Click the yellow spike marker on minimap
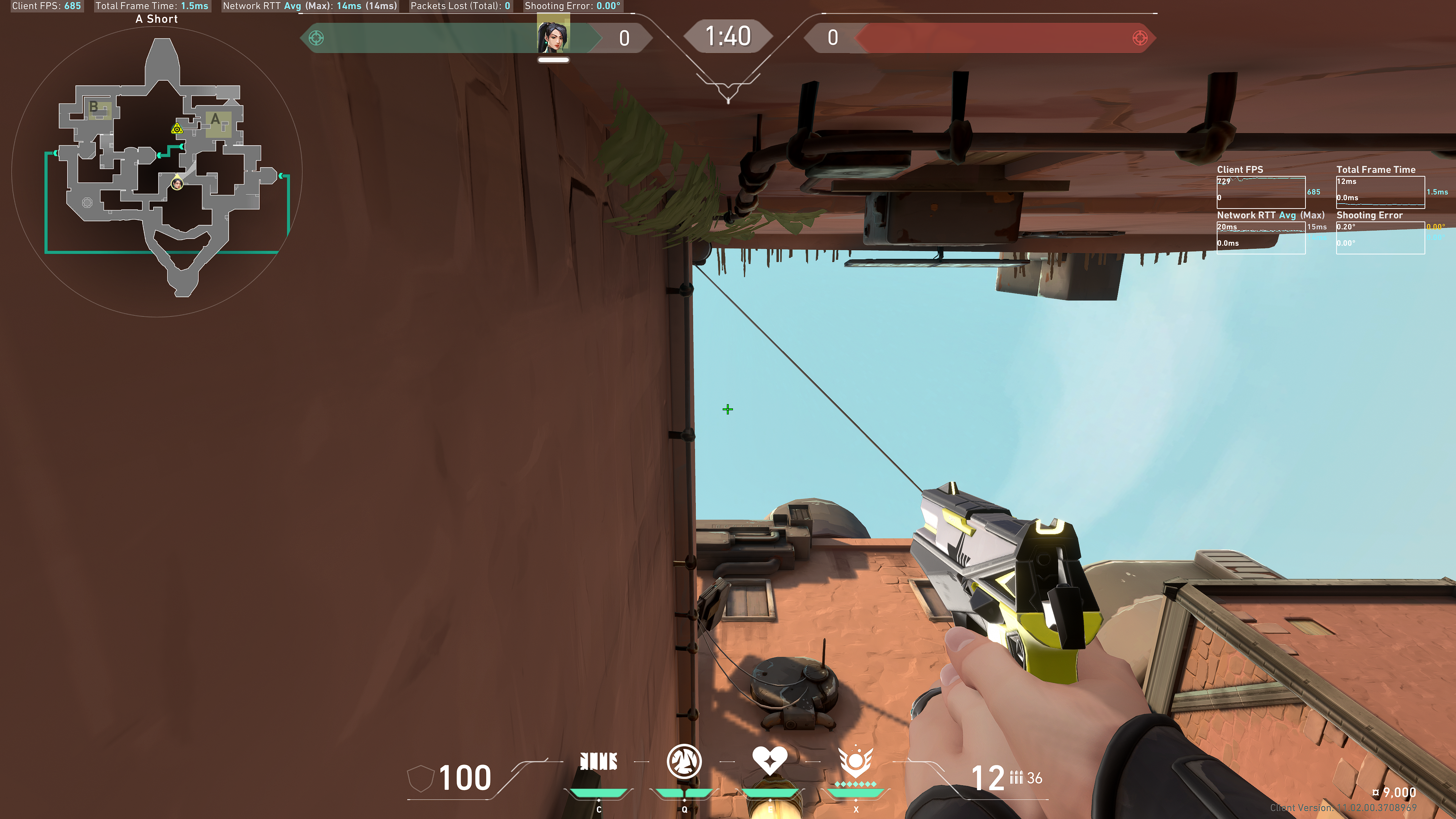 tap(177, 129)
